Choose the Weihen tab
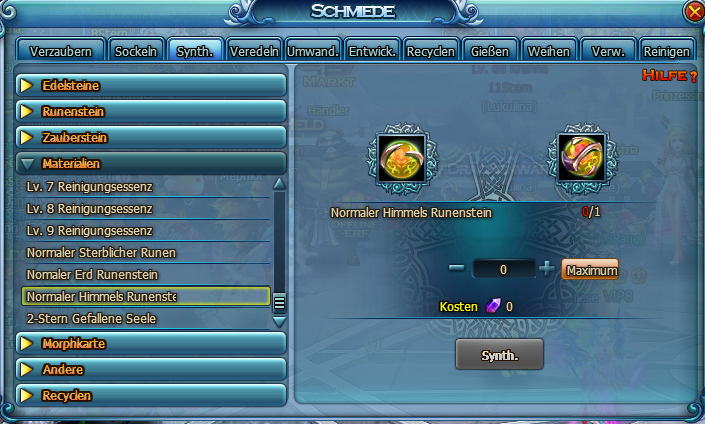 549,51
